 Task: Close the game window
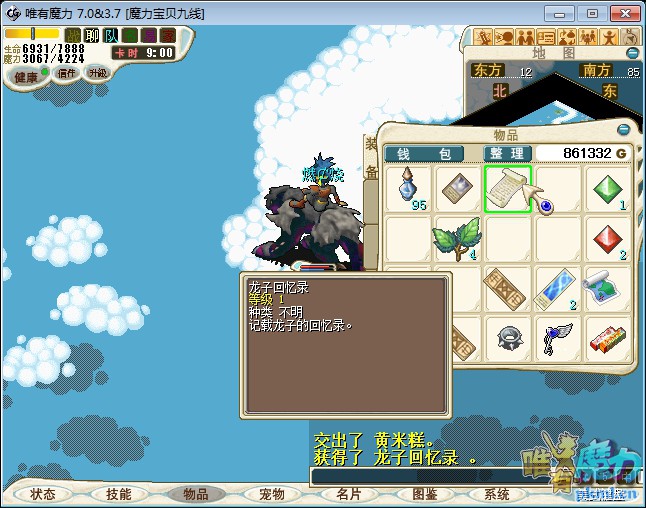(x=624, y=13)
